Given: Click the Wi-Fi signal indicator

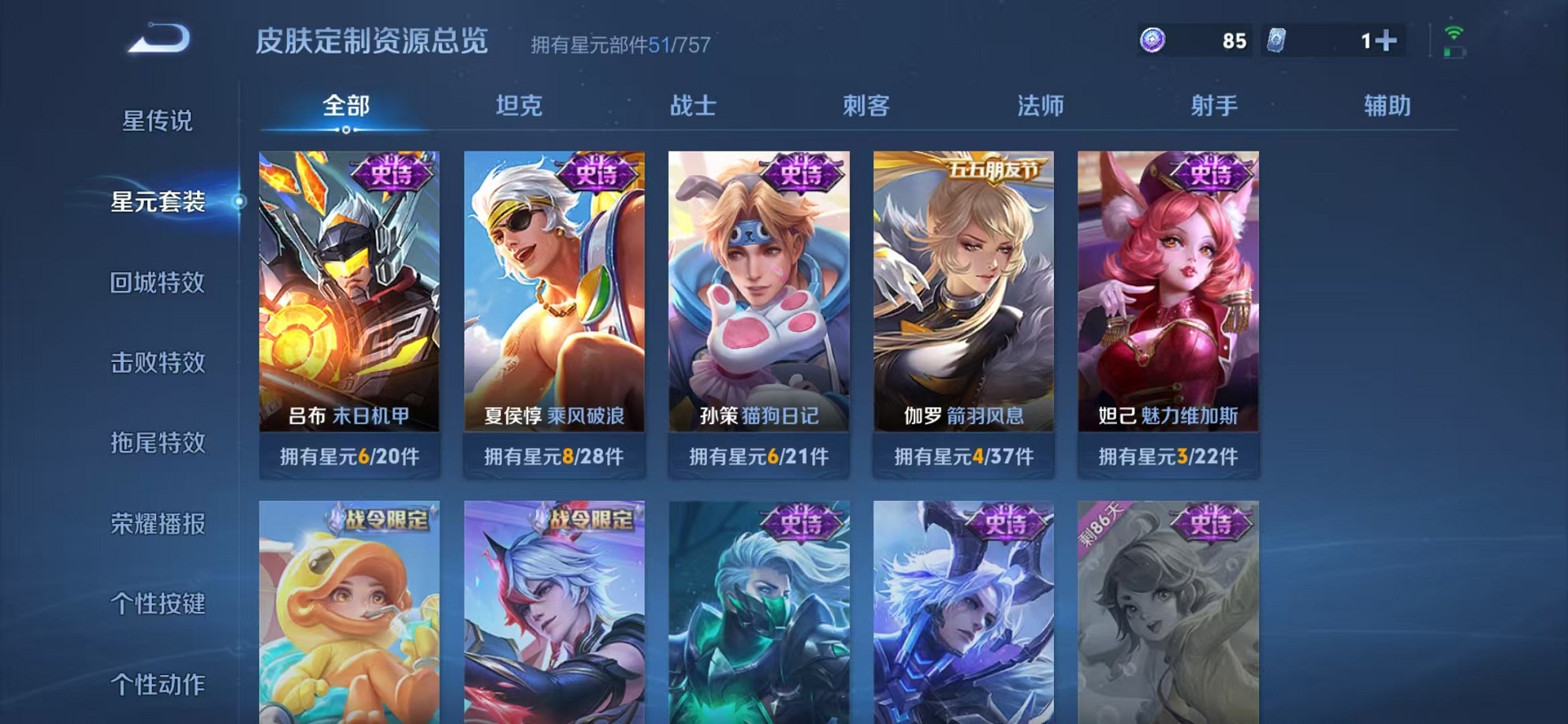Looking at the screenshot, I should click(x=1454, y=32).
